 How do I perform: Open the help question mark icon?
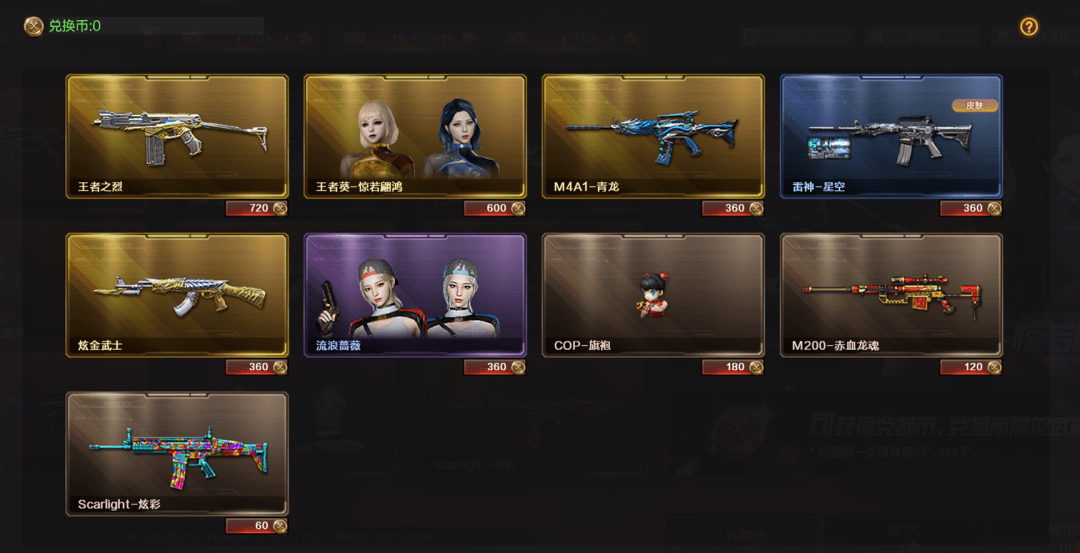point(1029,27)
